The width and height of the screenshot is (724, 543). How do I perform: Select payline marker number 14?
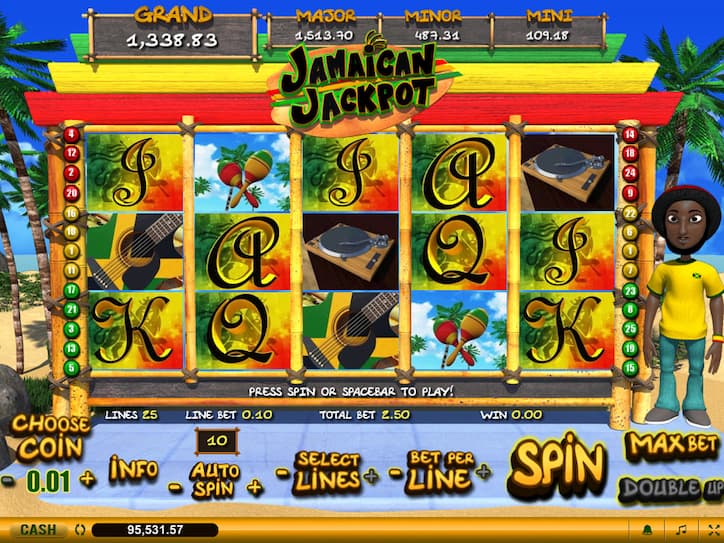(629, 135)
